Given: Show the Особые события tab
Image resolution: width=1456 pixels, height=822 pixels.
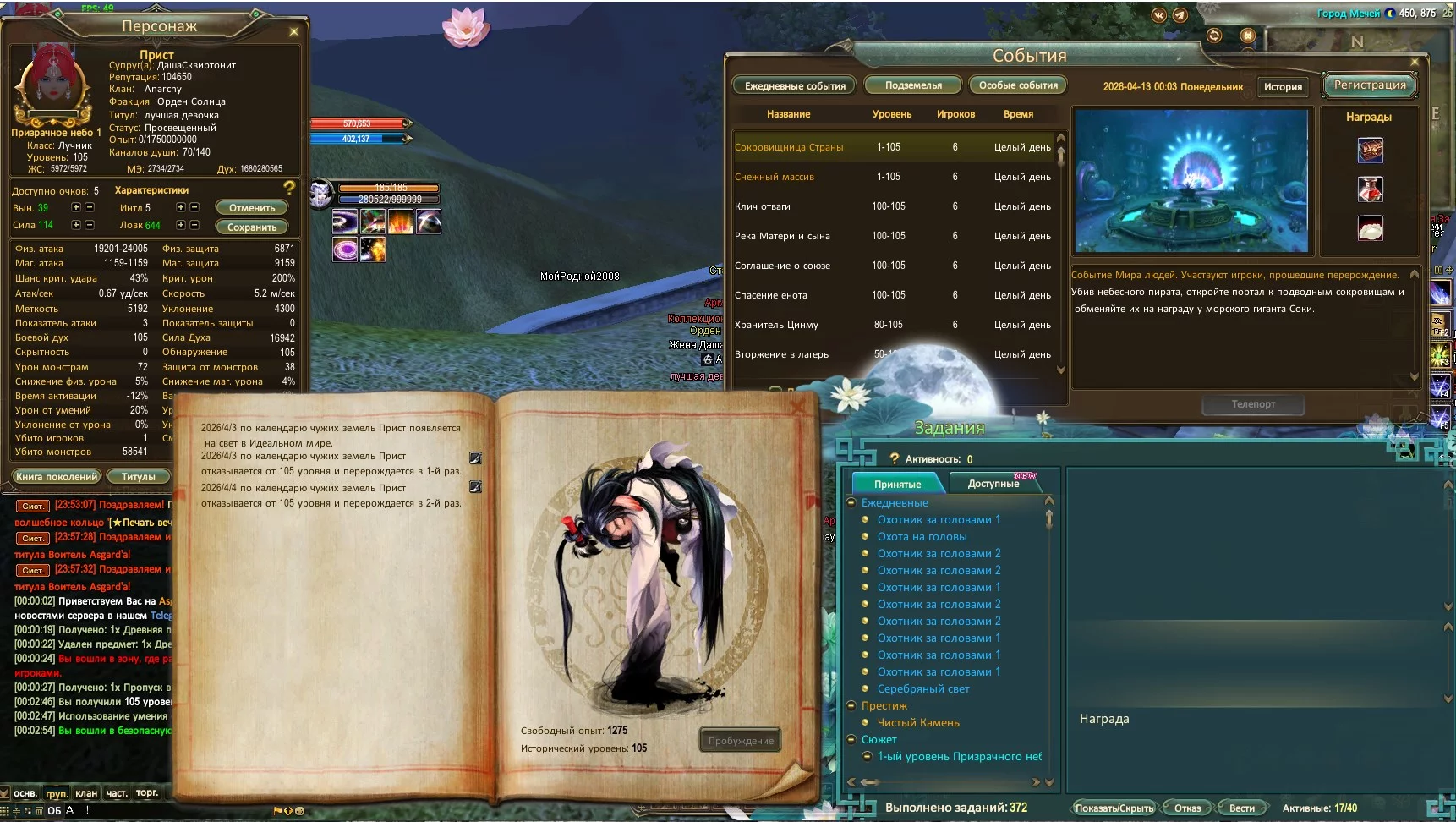Looking at the screenshot, I should point(1018,85).
